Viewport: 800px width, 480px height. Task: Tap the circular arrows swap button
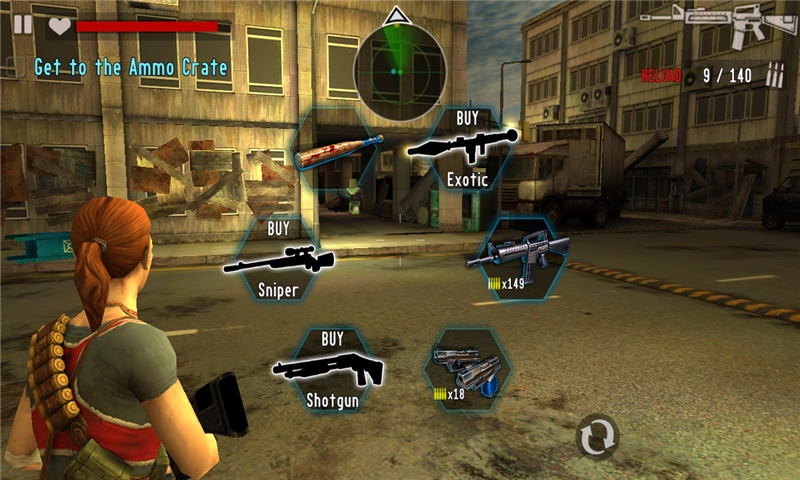coord(598,438)
